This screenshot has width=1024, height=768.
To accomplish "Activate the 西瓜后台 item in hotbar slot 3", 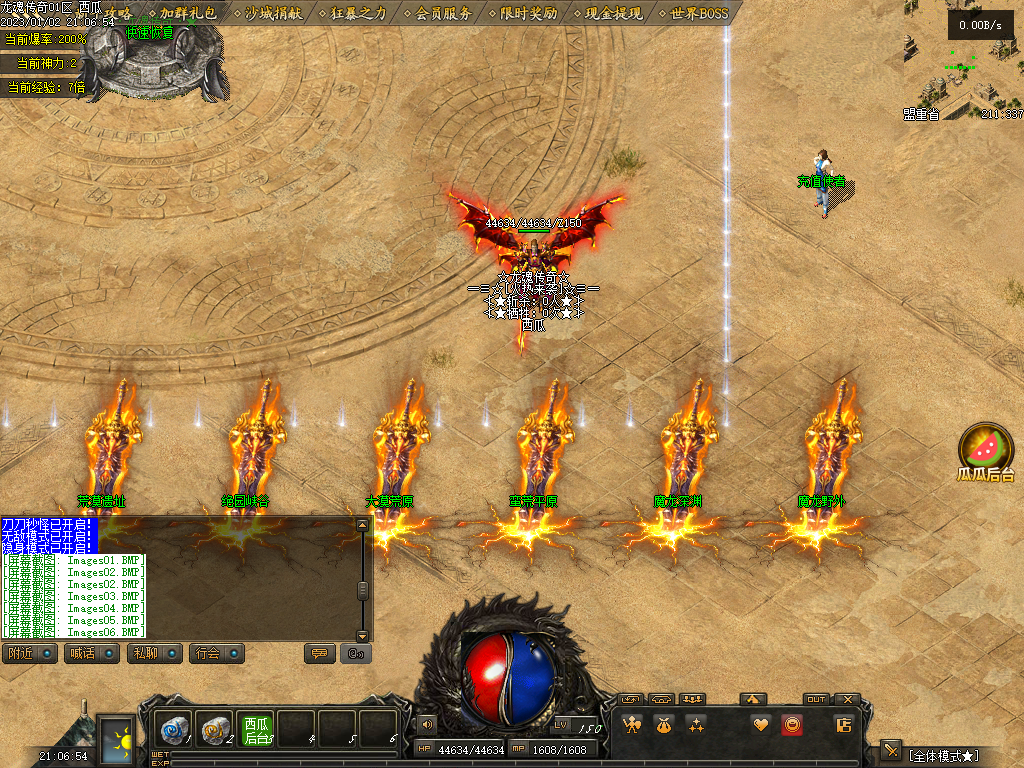I will pos(256,729).
